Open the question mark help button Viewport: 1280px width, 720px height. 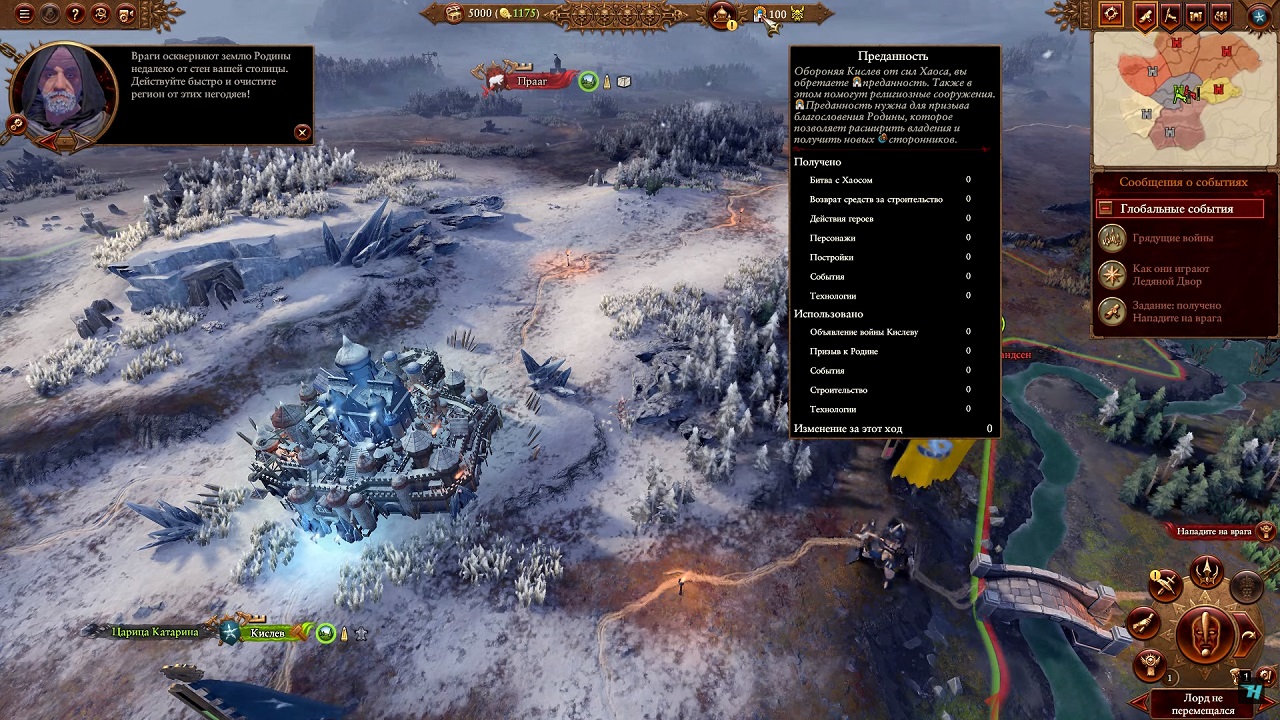[x=75, y=14]
